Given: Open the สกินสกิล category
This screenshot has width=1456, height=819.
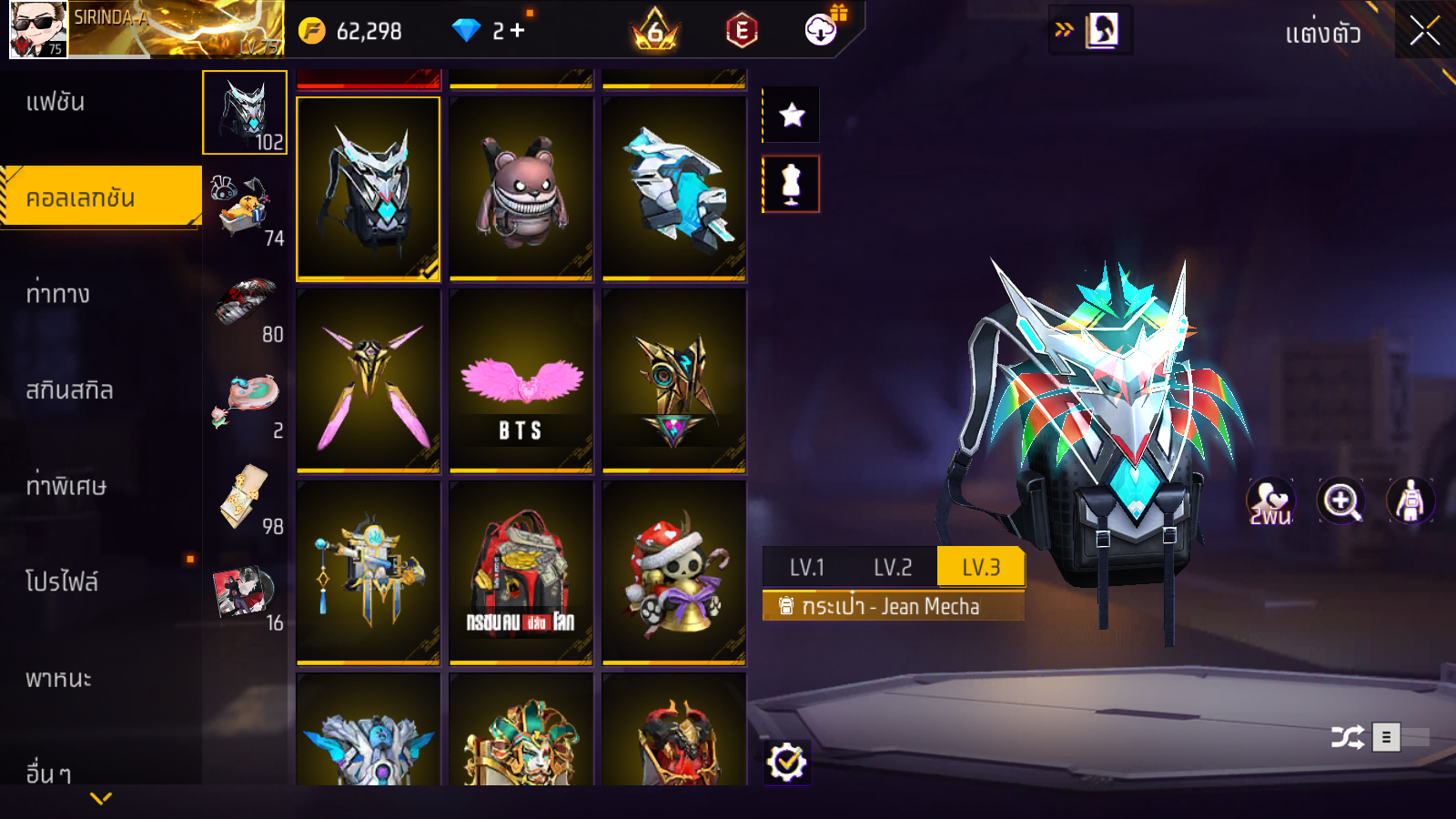Looking at the screenshot, I should point(69,390).
